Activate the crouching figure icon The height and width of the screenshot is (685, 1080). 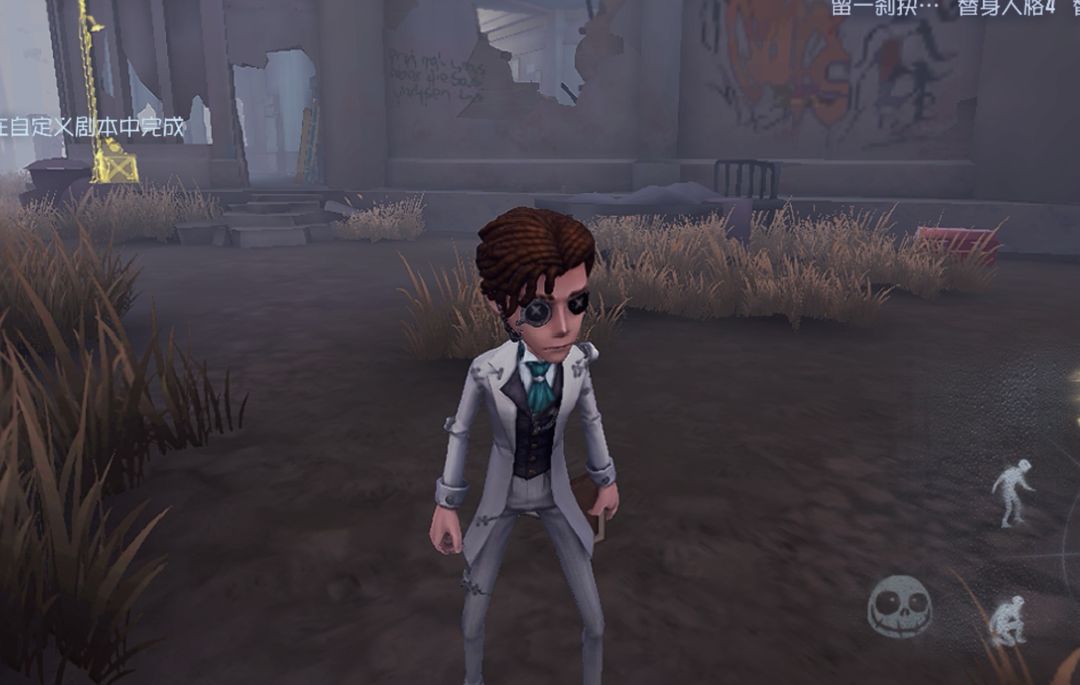1008,621
